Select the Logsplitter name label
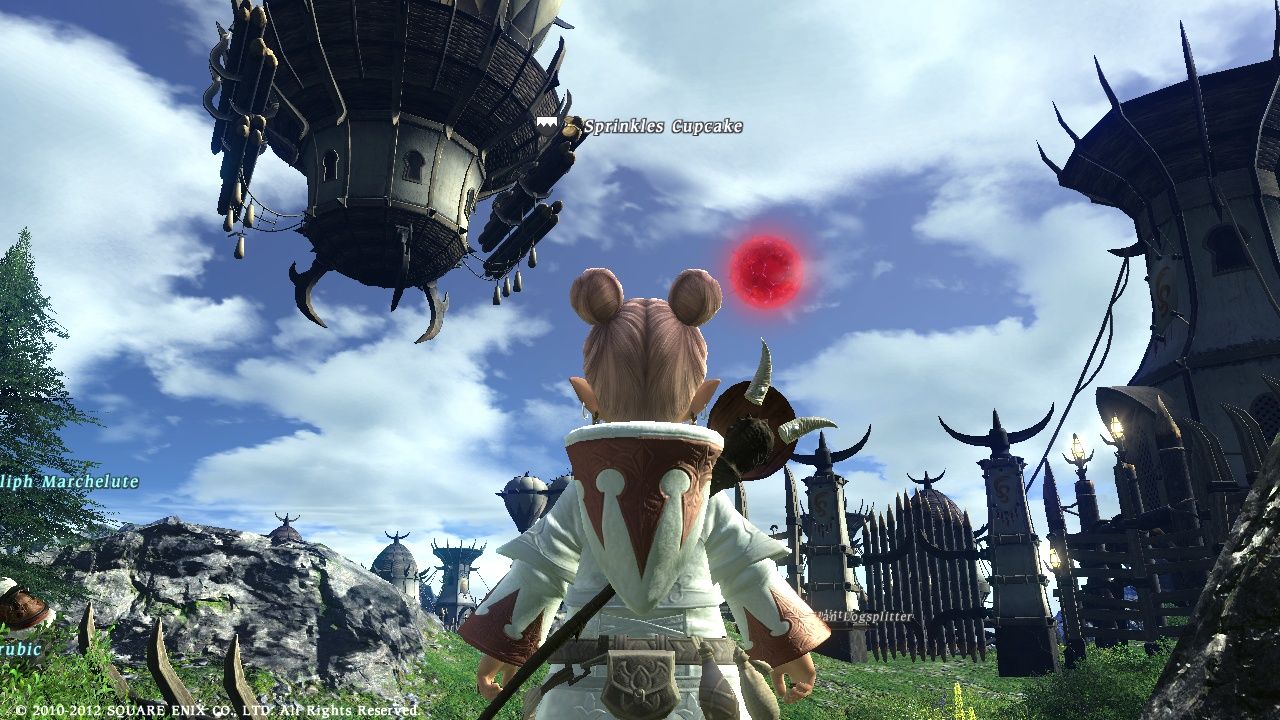 [866, 617]
